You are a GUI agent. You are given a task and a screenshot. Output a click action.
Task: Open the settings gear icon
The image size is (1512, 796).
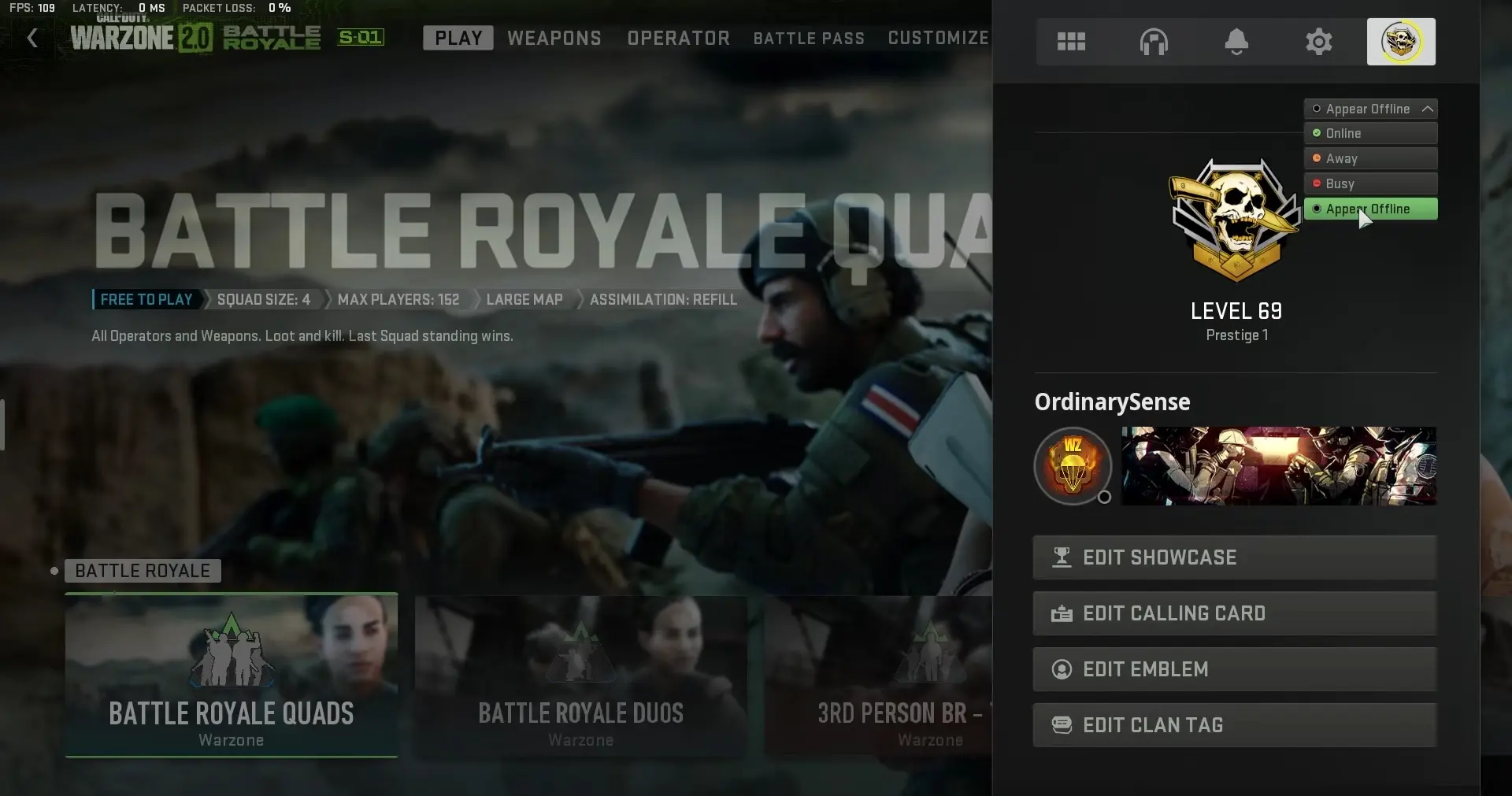point(1318,41)
